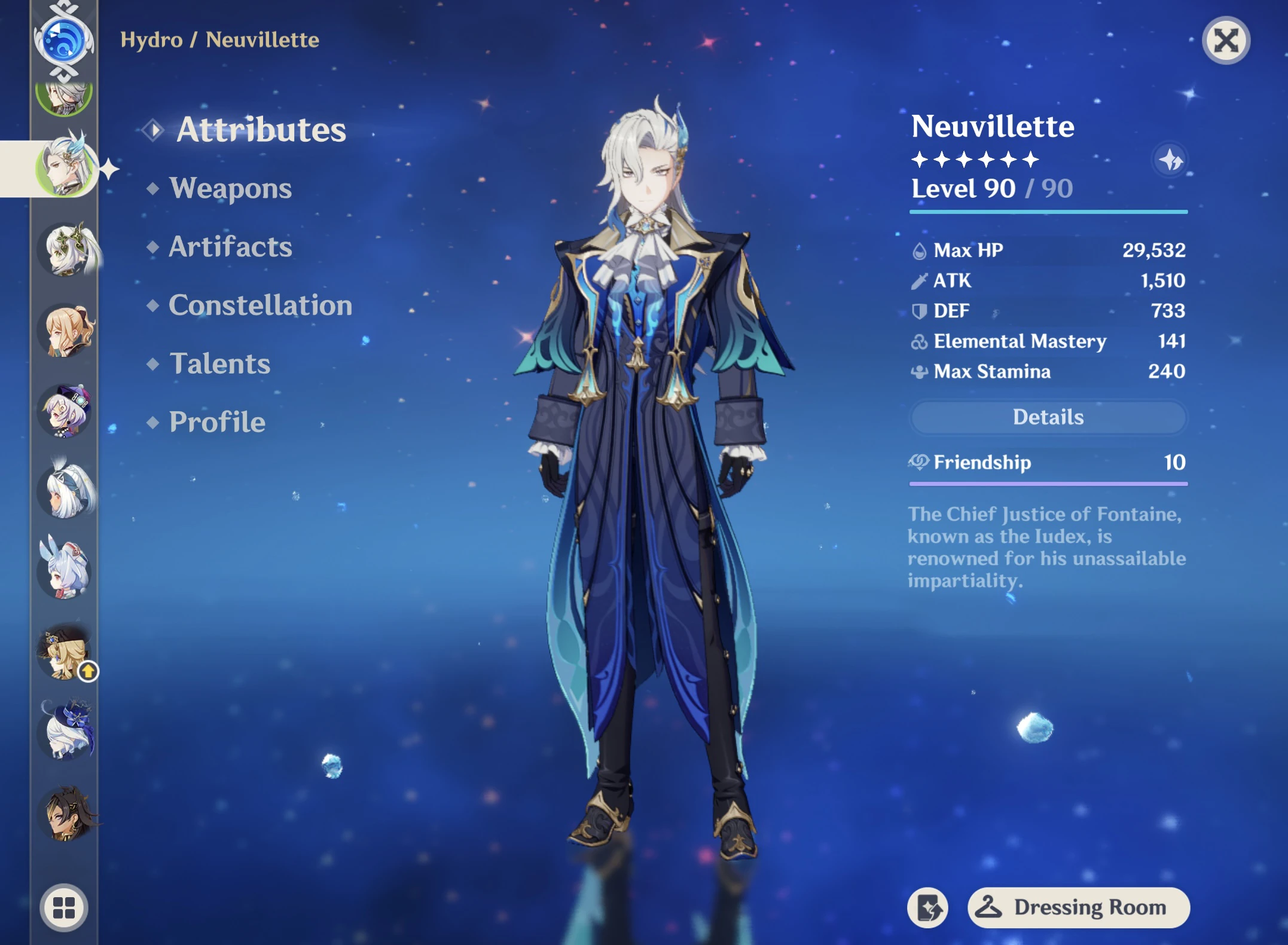1288x945 pixels.
Task: View Neuvillette's Profile section
Action: (x=216, y=423)
